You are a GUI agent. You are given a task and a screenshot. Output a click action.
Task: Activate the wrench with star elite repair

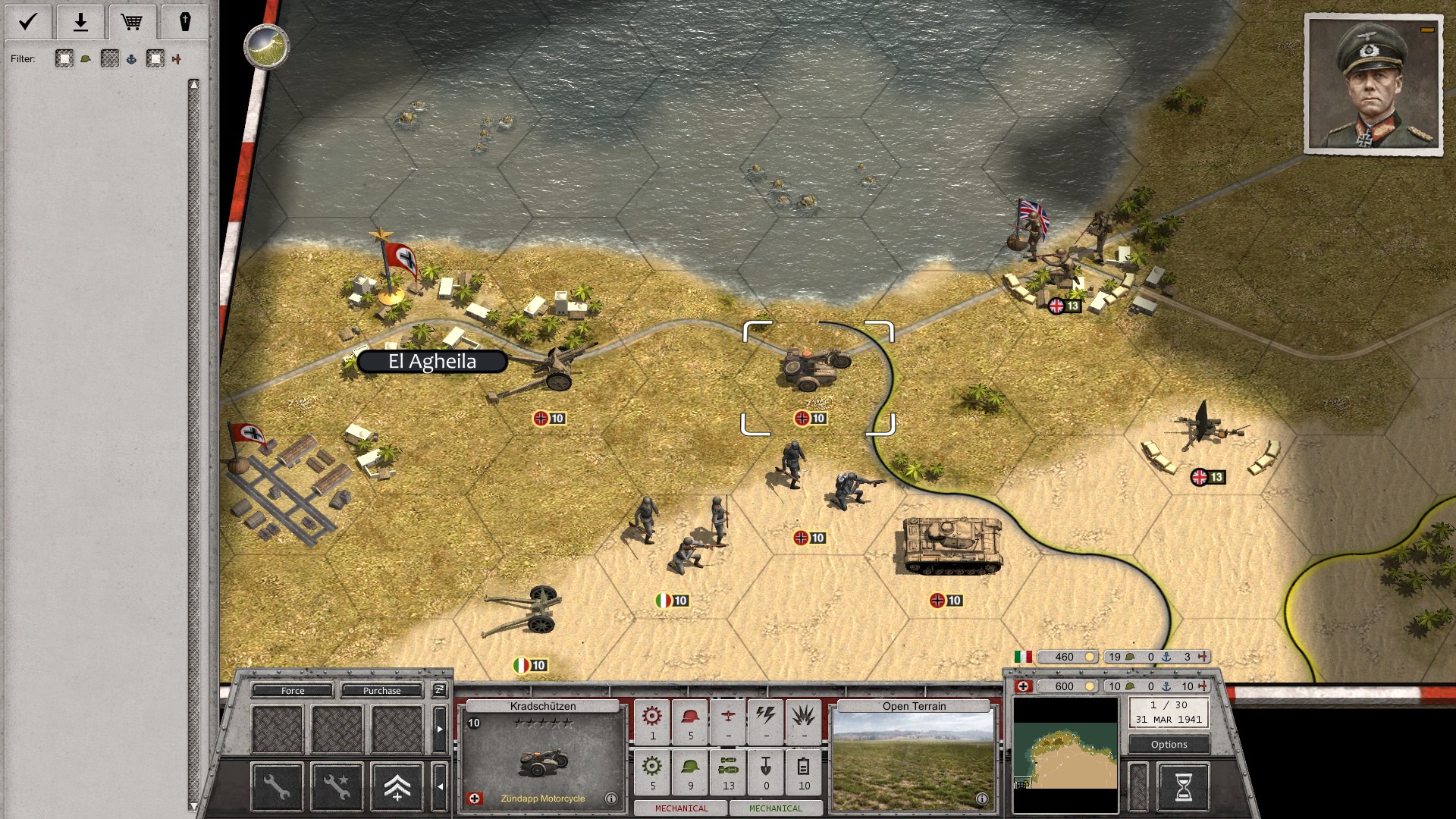[337, 786]
